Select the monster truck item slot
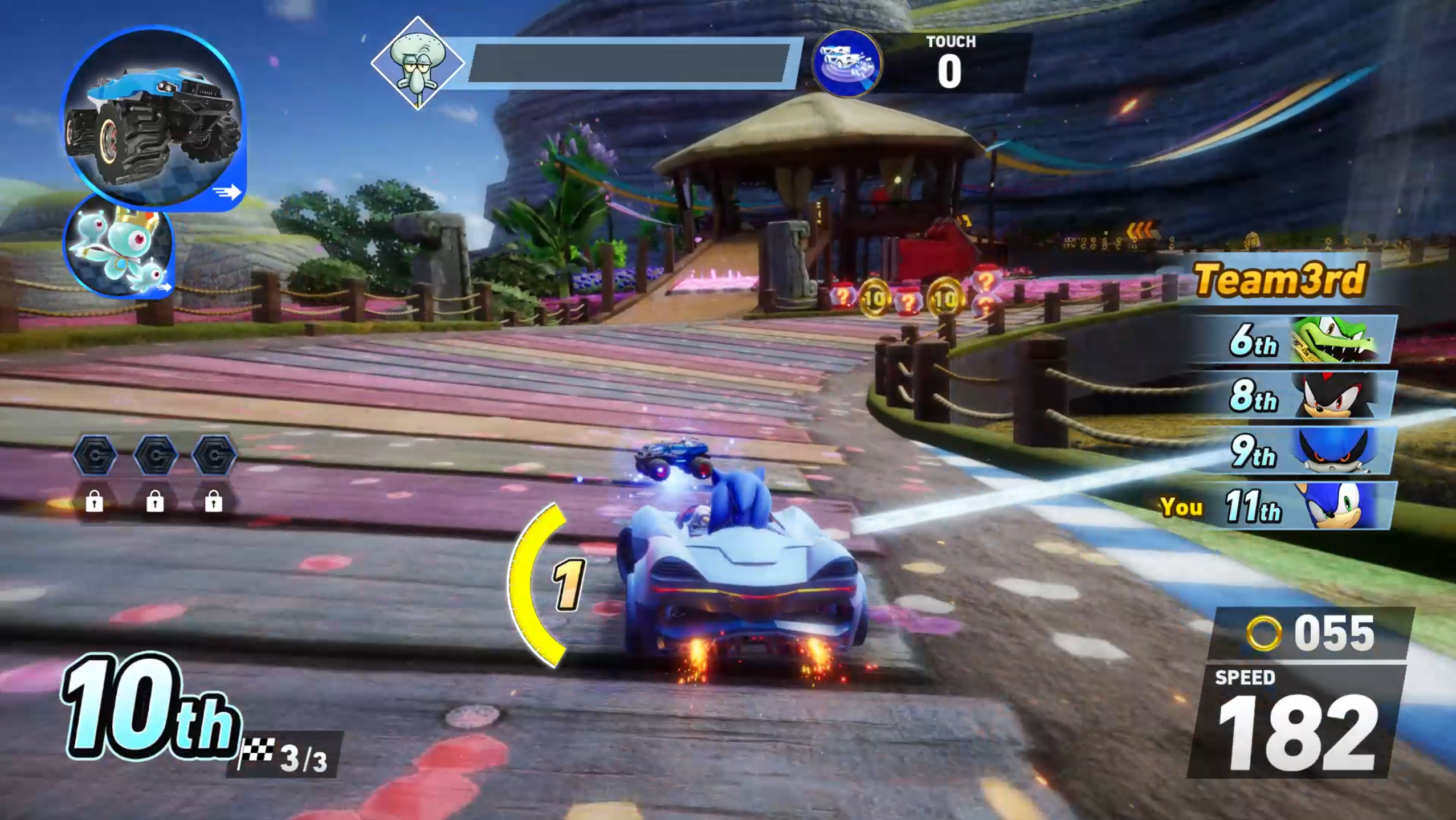 pos(153,117)
